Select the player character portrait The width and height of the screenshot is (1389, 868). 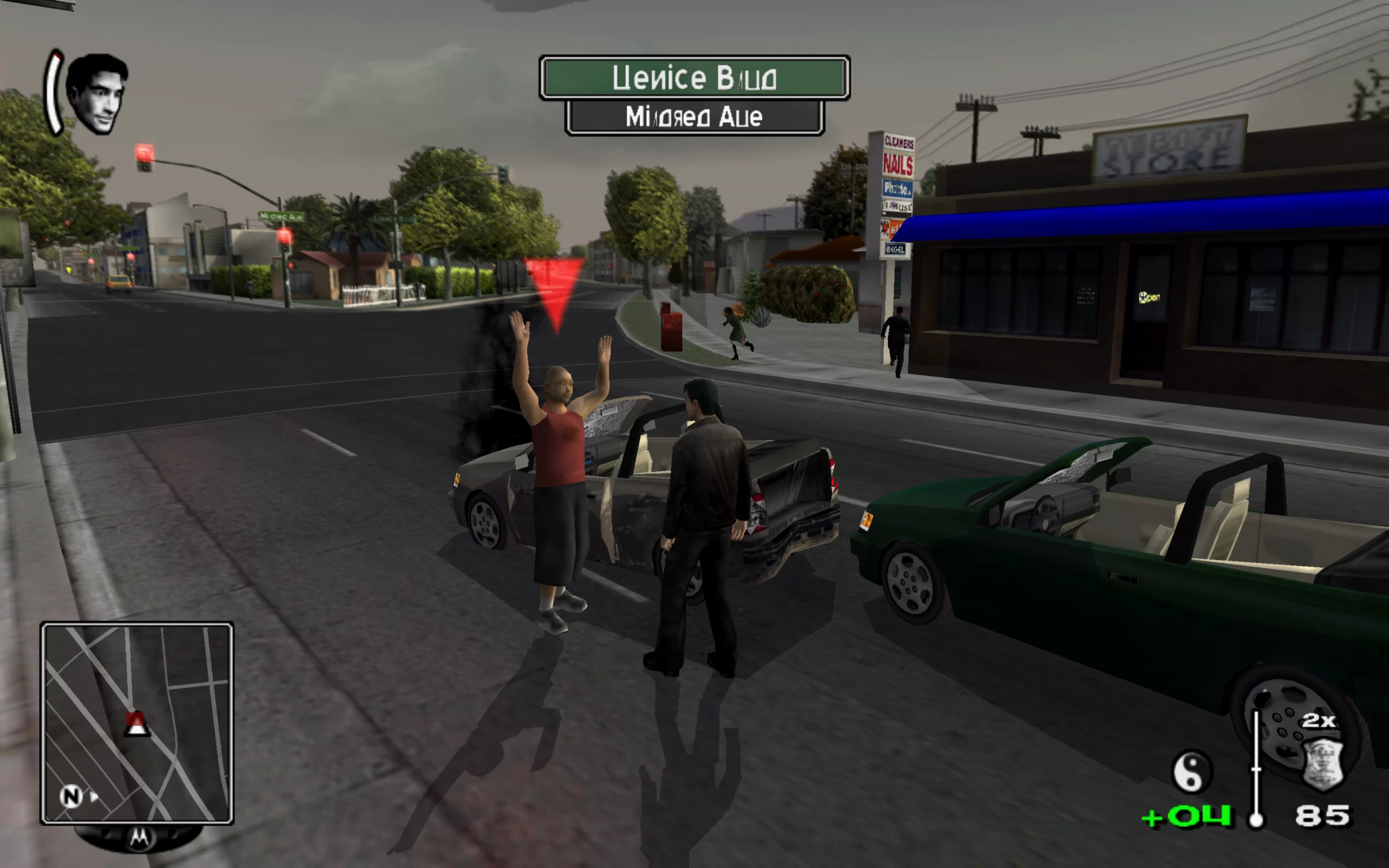click(96, 93)
